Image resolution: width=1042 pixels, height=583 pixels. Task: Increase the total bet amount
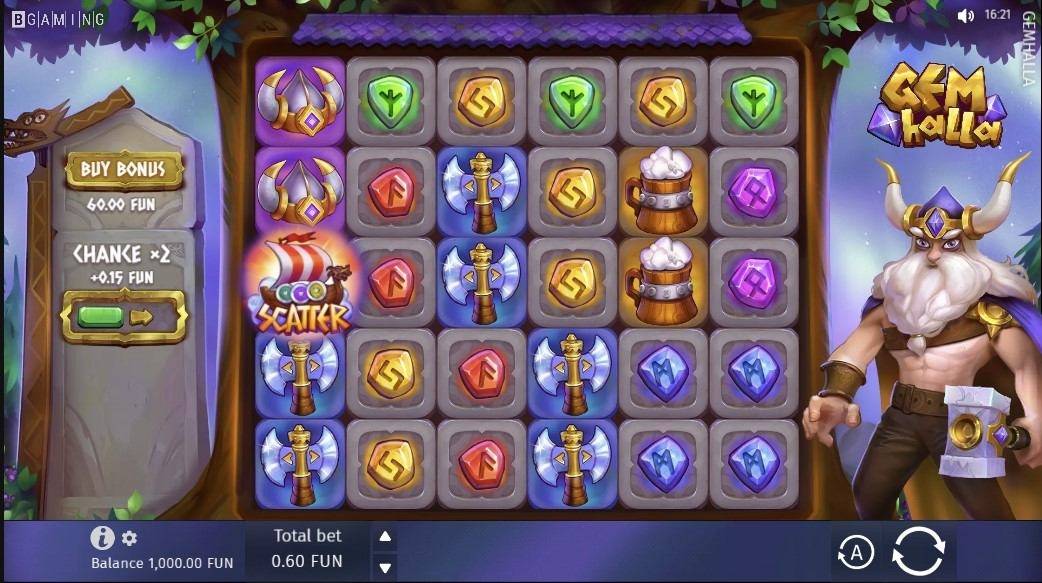coord(385,537)
